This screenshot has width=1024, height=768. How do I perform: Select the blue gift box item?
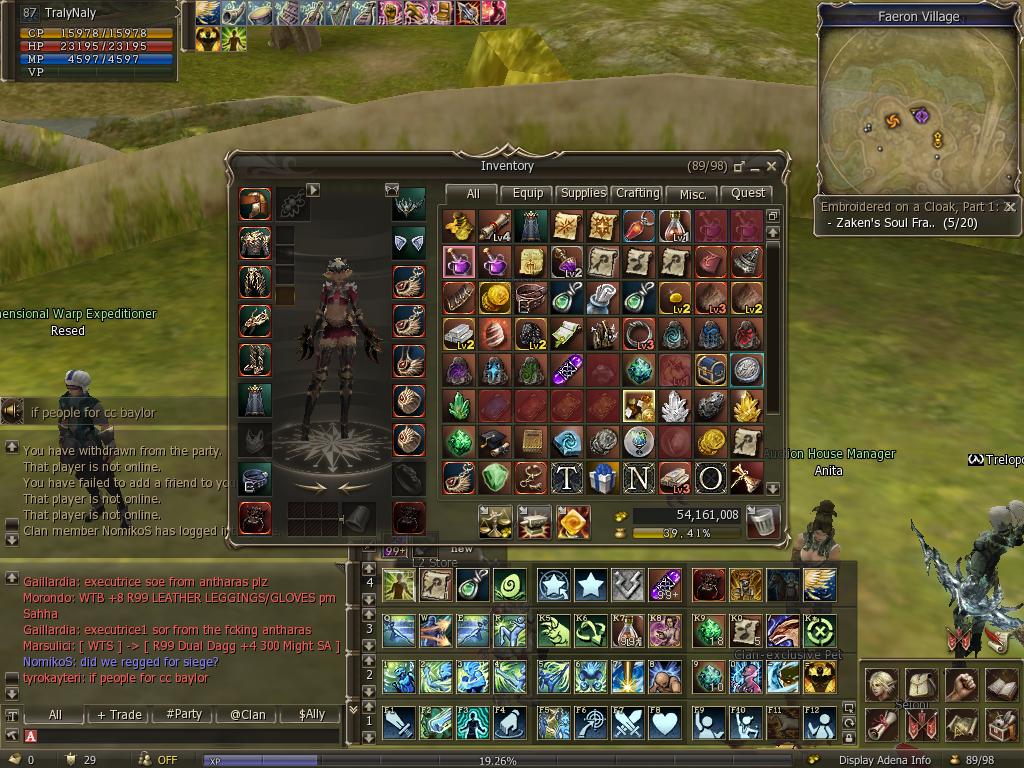click(x=602, y=478)
